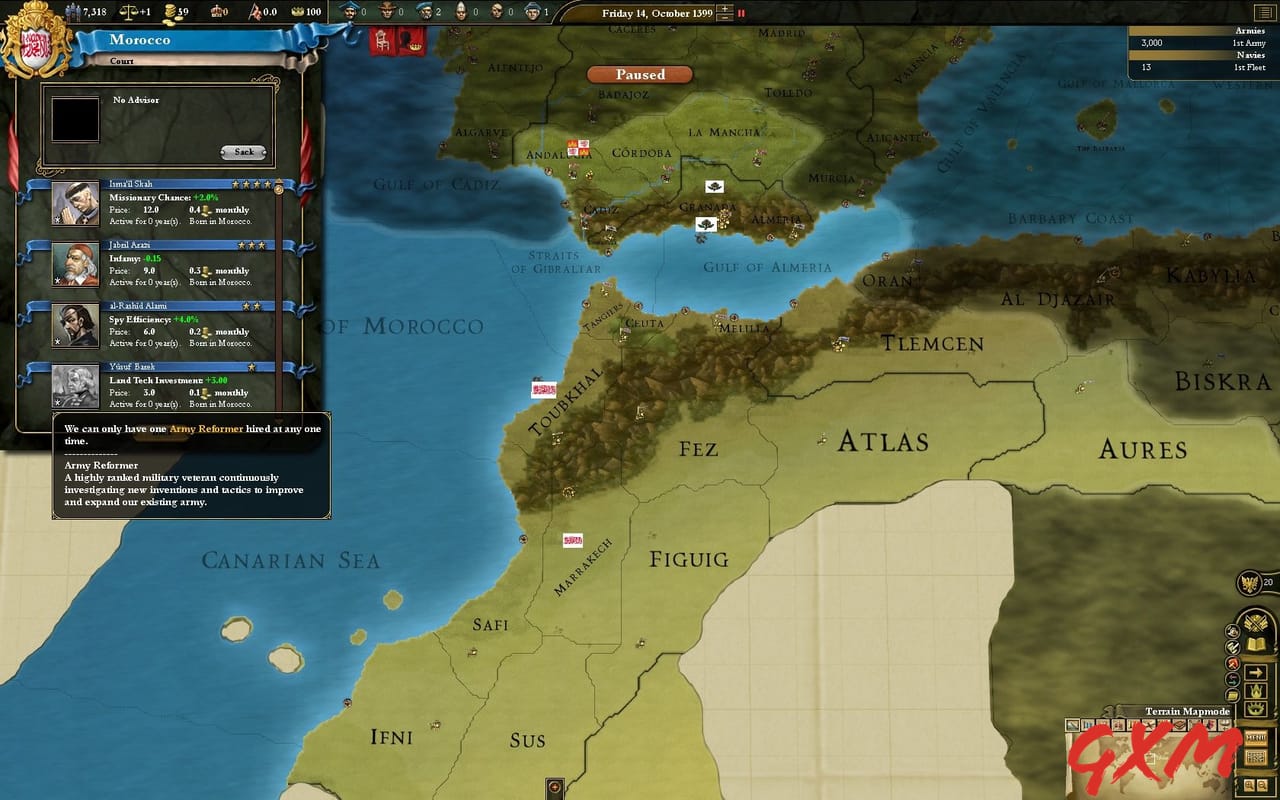The image size is (1280, 800).
Task: Increase game speed with plus control
Action: [725, 9]
